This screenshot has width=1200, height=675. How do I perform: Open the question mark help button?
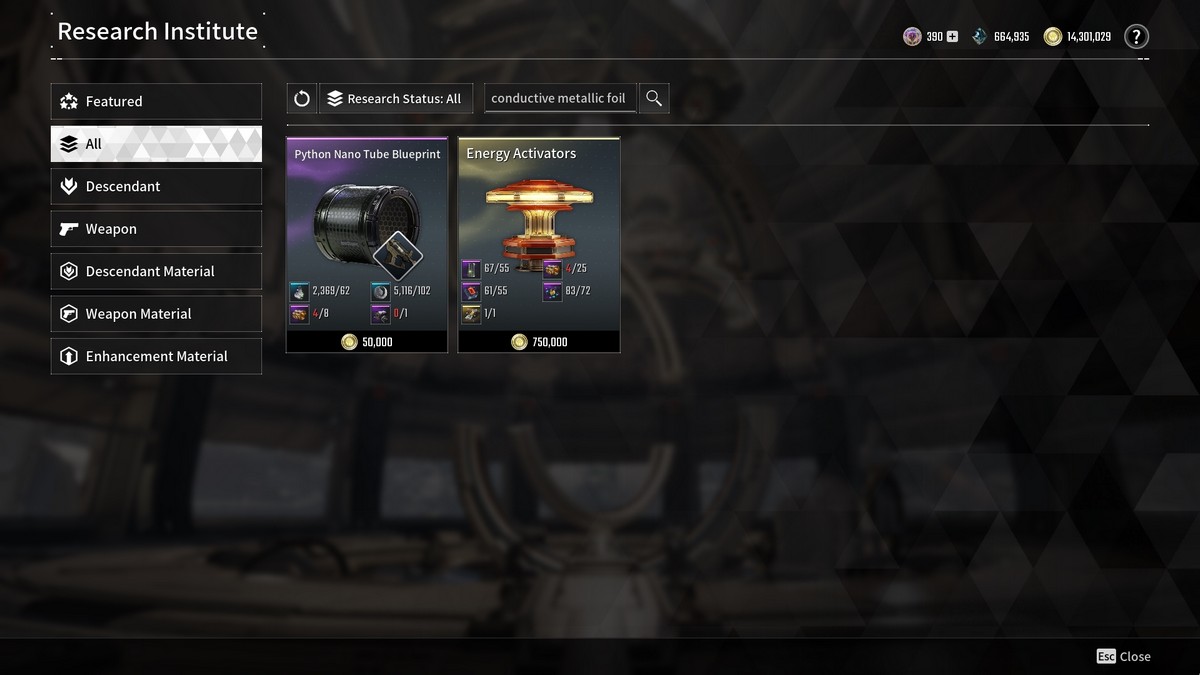[x=1136, y=37]
